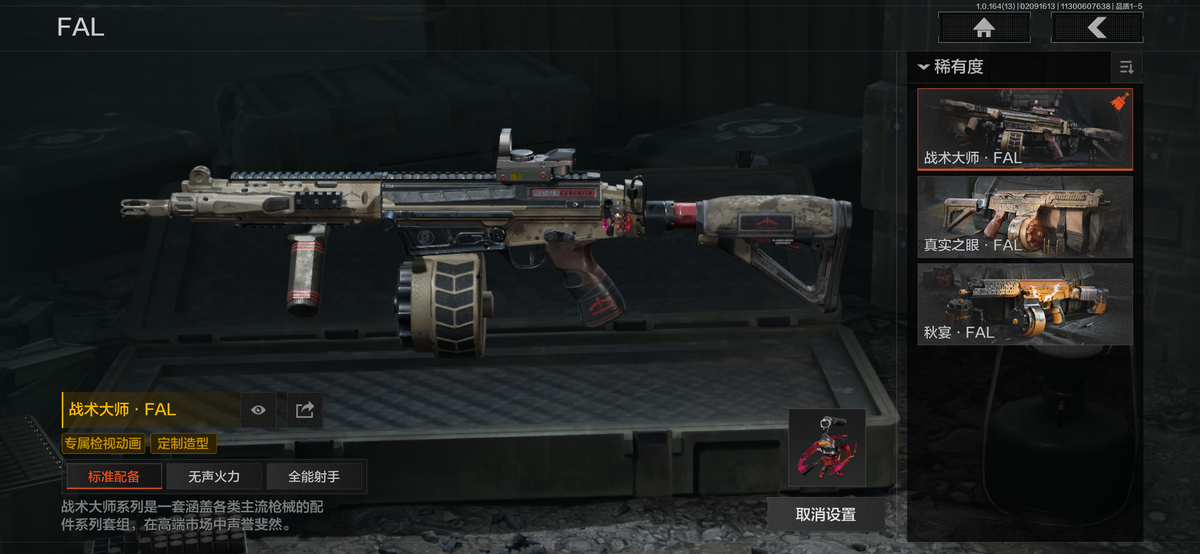Toggle the sort order icon

[x=1126, y=67]
